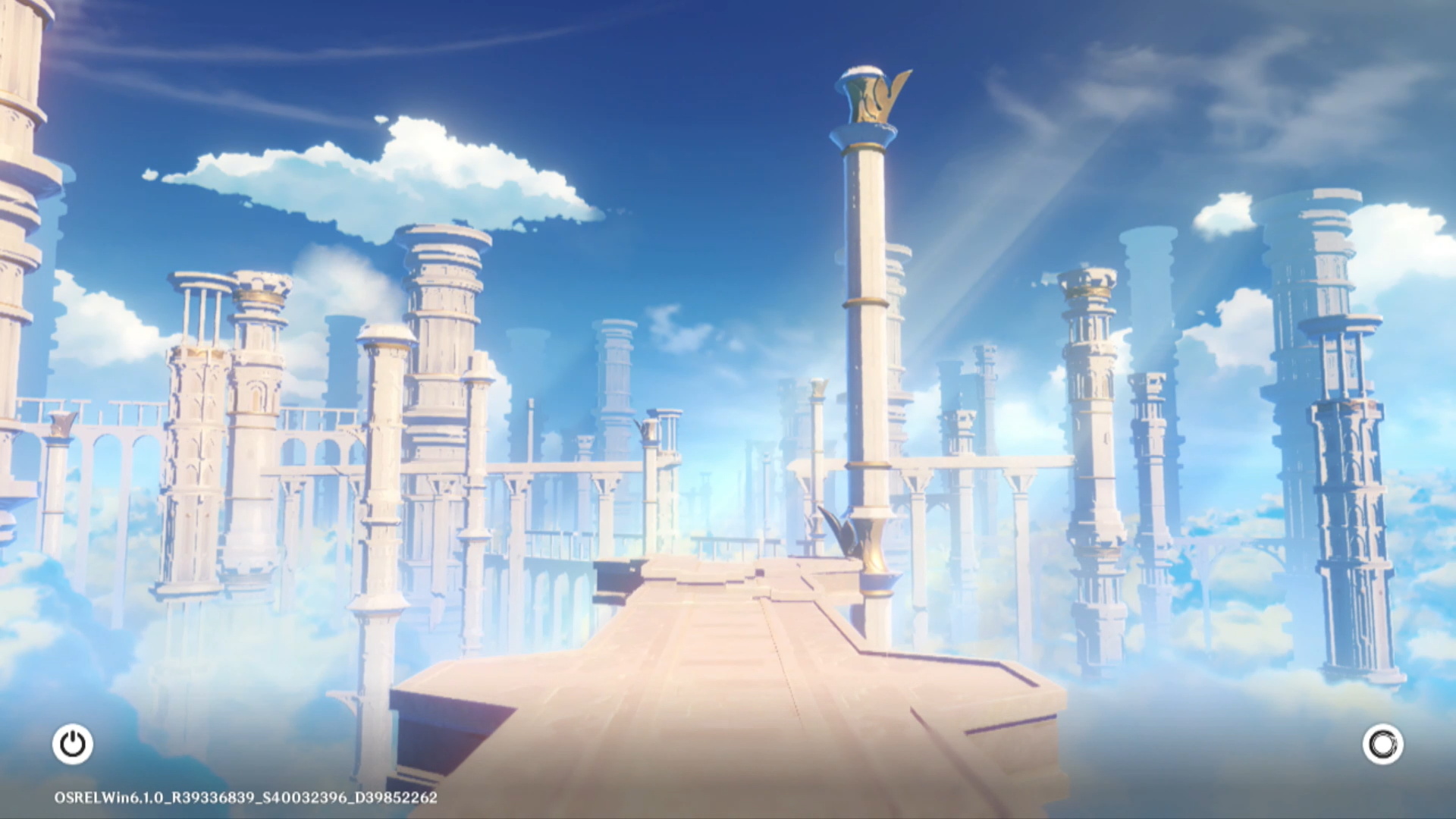The width and height of the screenshot is (1456, 819).
Task: Click the power/logout button
Action: coord(73,744)
